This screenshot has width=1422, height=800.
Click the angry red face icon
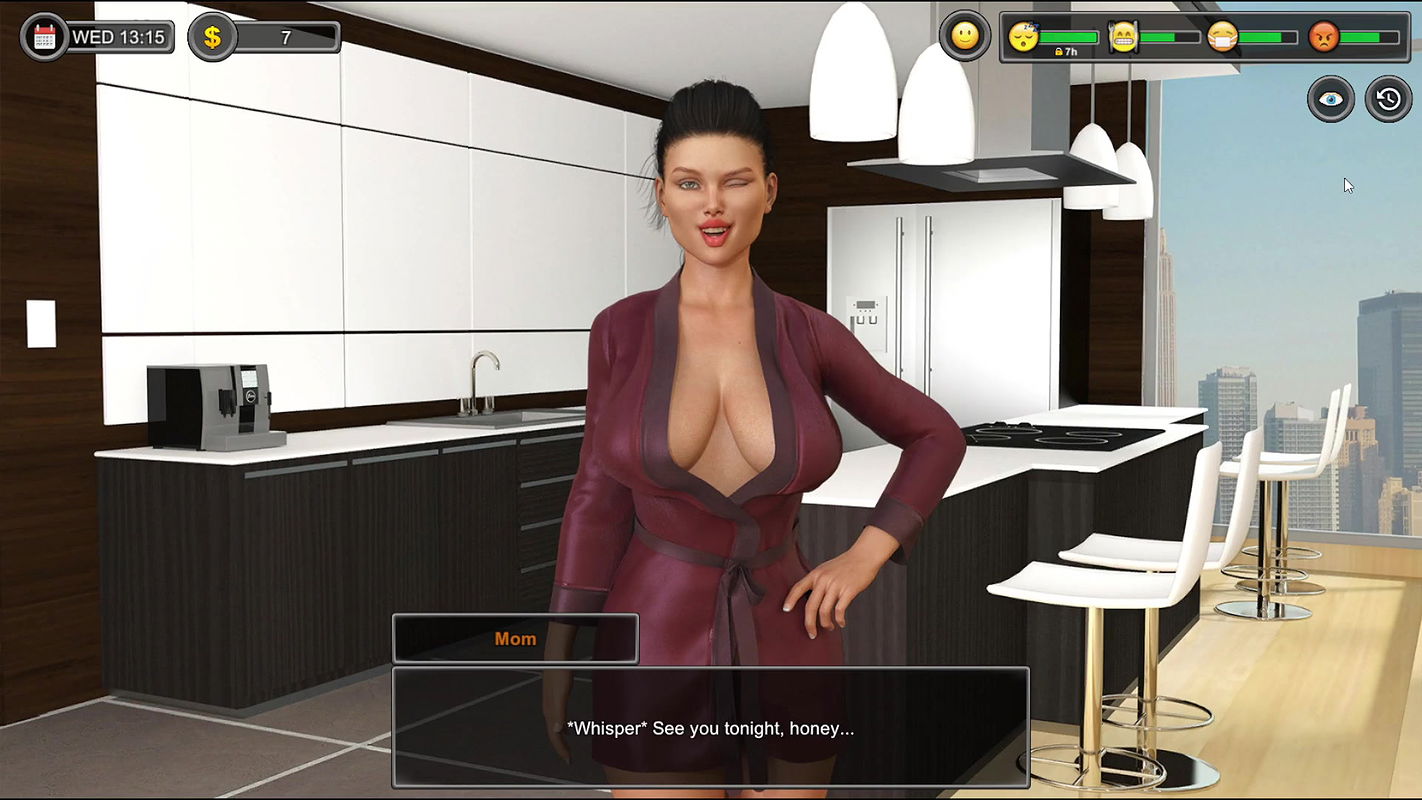coord(1323,38)
